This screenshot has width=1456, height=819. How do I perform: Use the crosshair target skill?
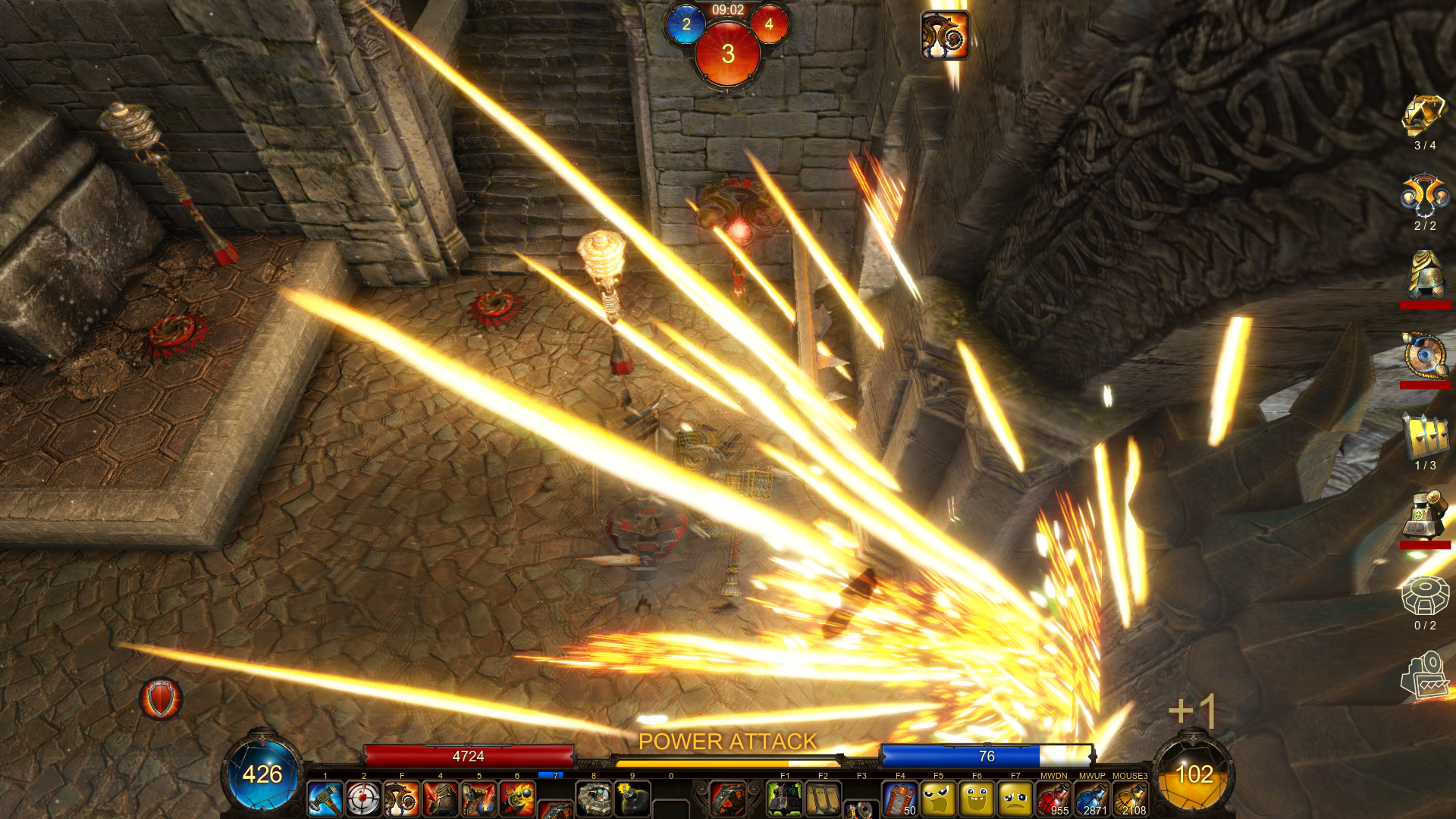click(363, 799)
